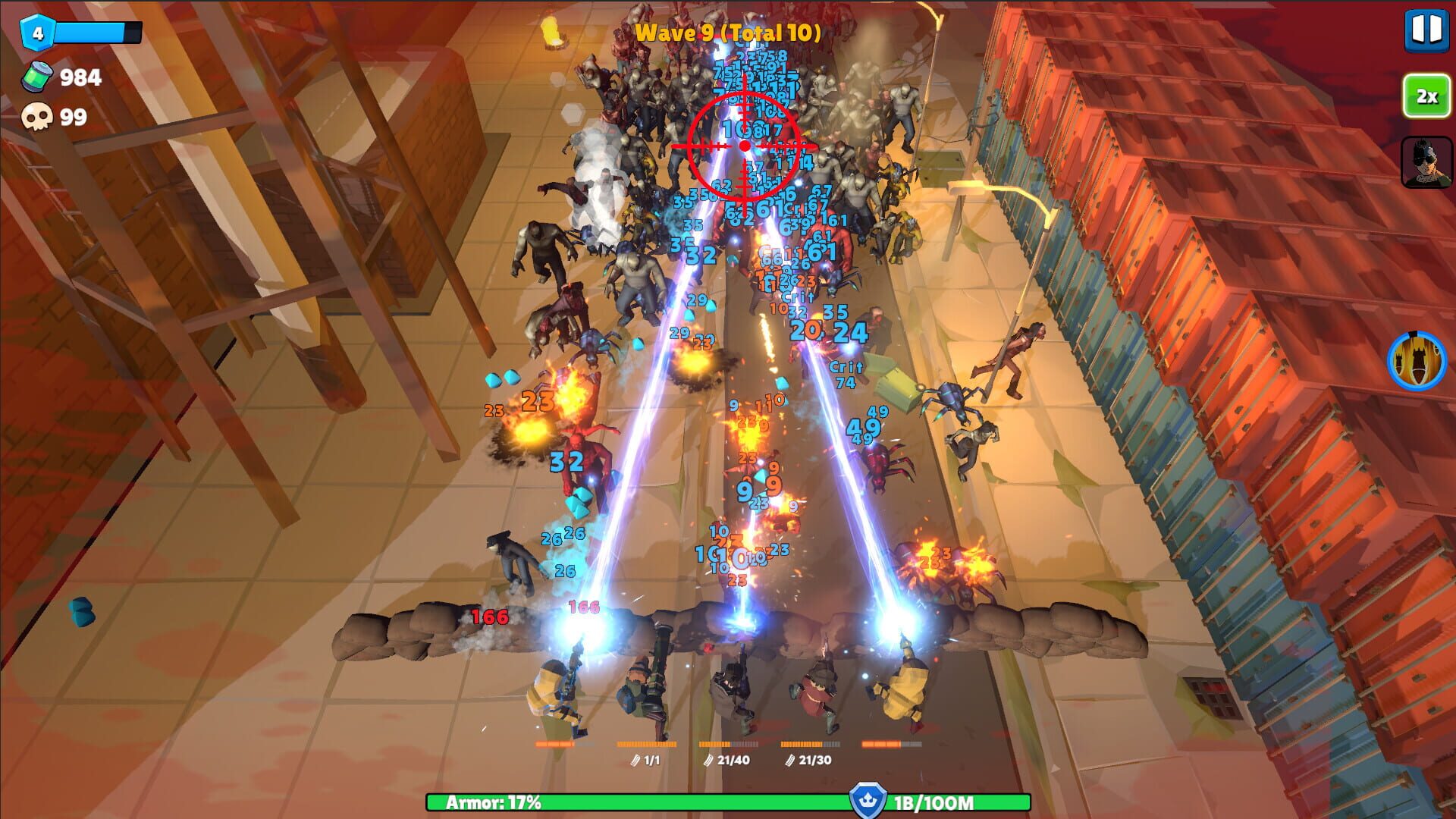This screenshot has width=1456, height=819.
Task: Click the 984 resource counter
Action: [x=81, y=76]
